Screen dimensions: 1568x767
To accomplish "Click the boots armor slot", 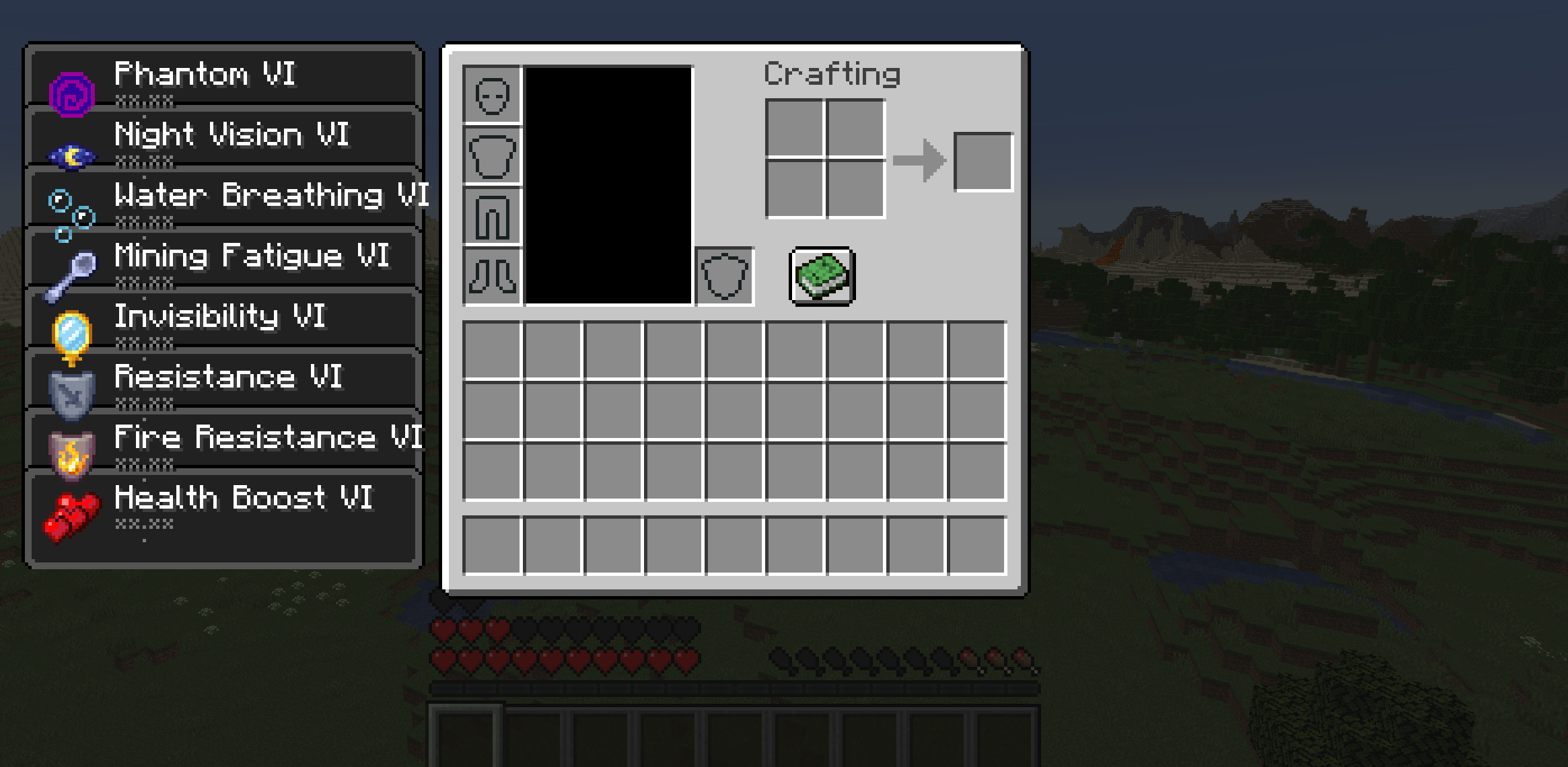I will point(493,276).
